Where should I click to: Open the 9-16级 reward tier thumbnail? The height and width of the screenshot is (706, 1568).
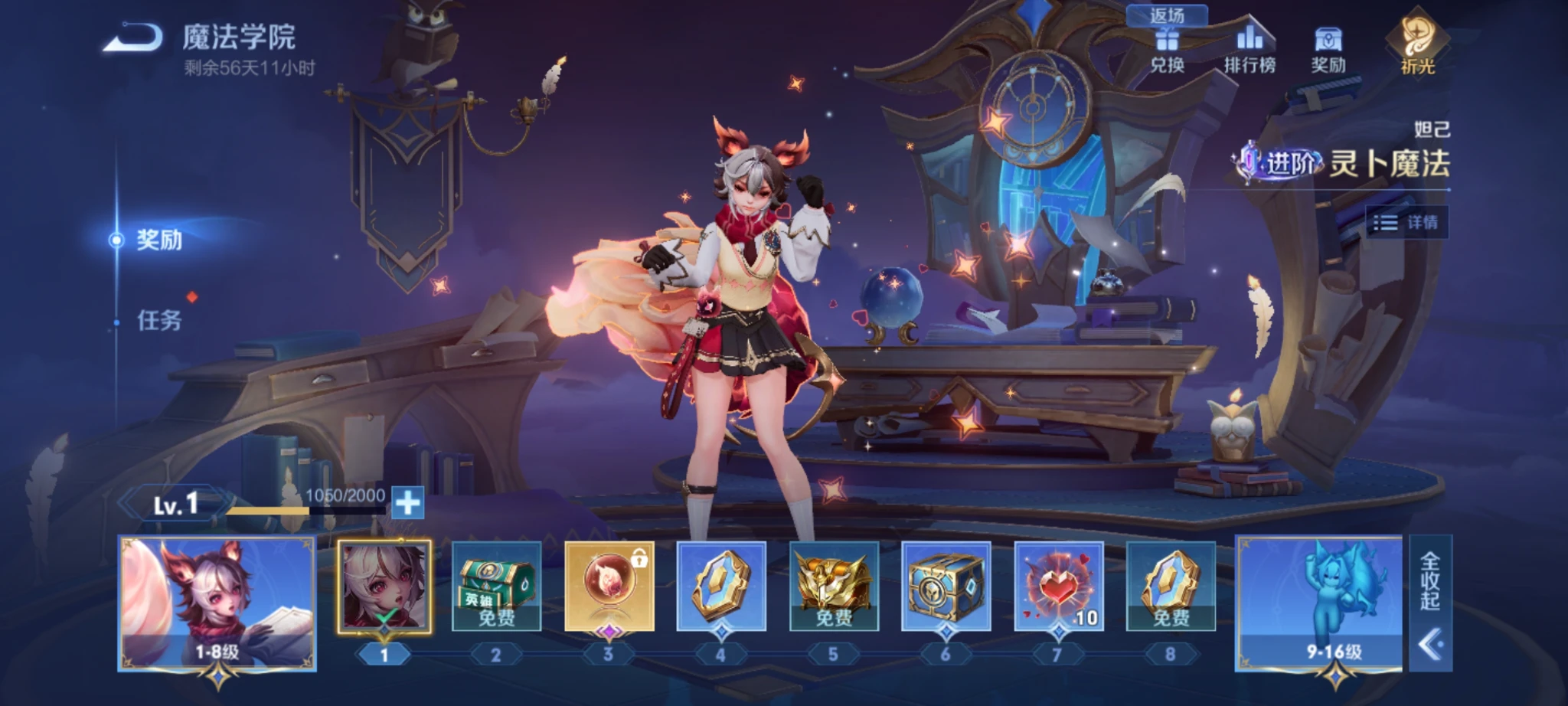(1320, 603)
